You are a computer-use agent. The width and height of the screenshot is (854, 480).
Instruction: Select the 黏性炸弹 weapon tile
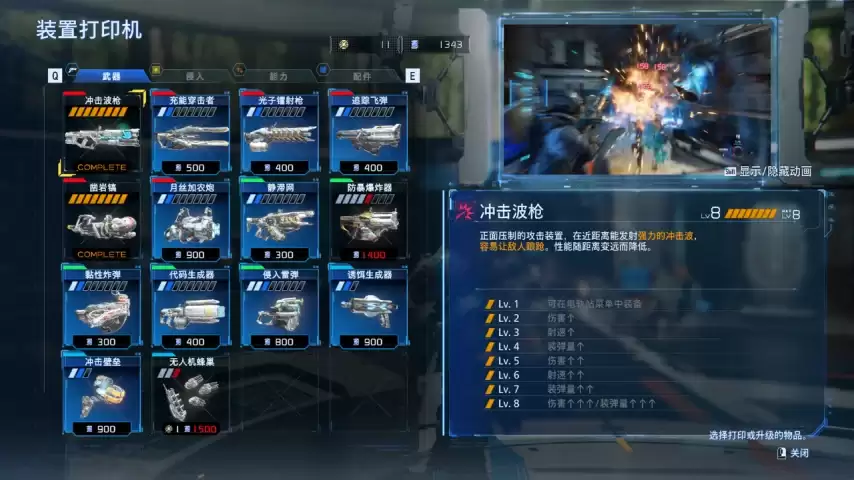pos(103,307)
